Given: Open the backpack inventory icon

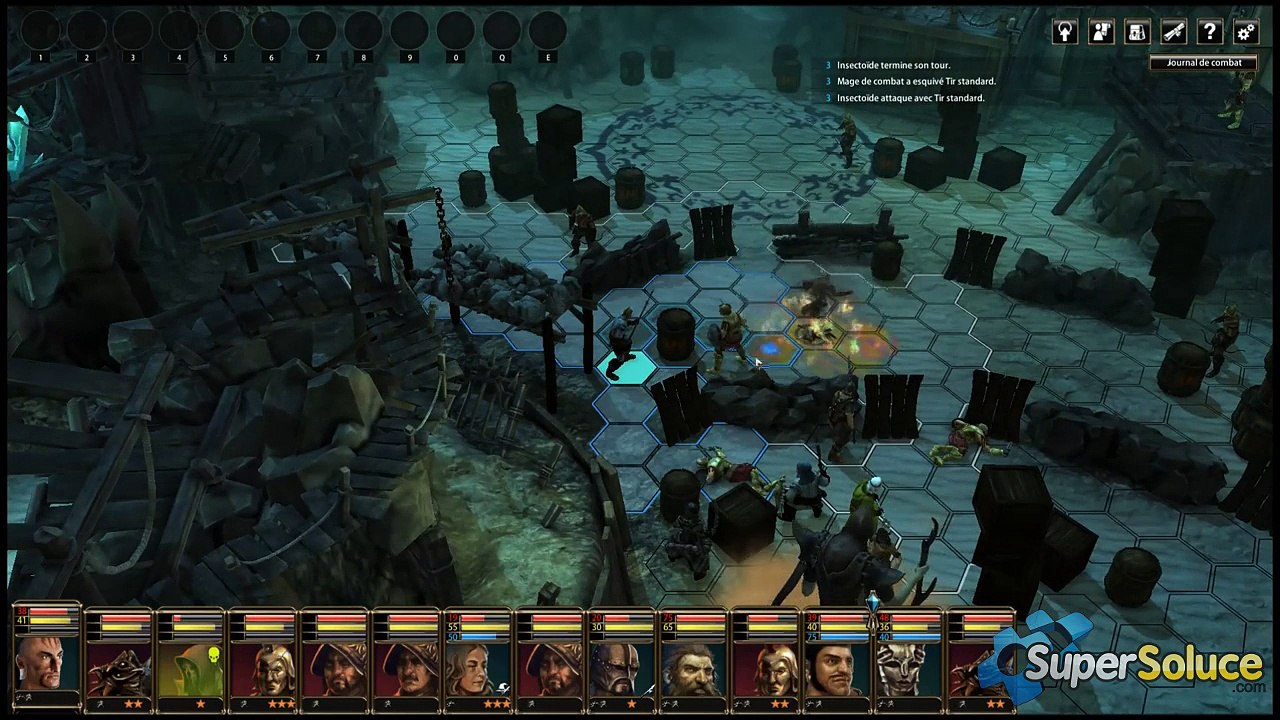Looking at the screenshot, I should click(1137, 32).
